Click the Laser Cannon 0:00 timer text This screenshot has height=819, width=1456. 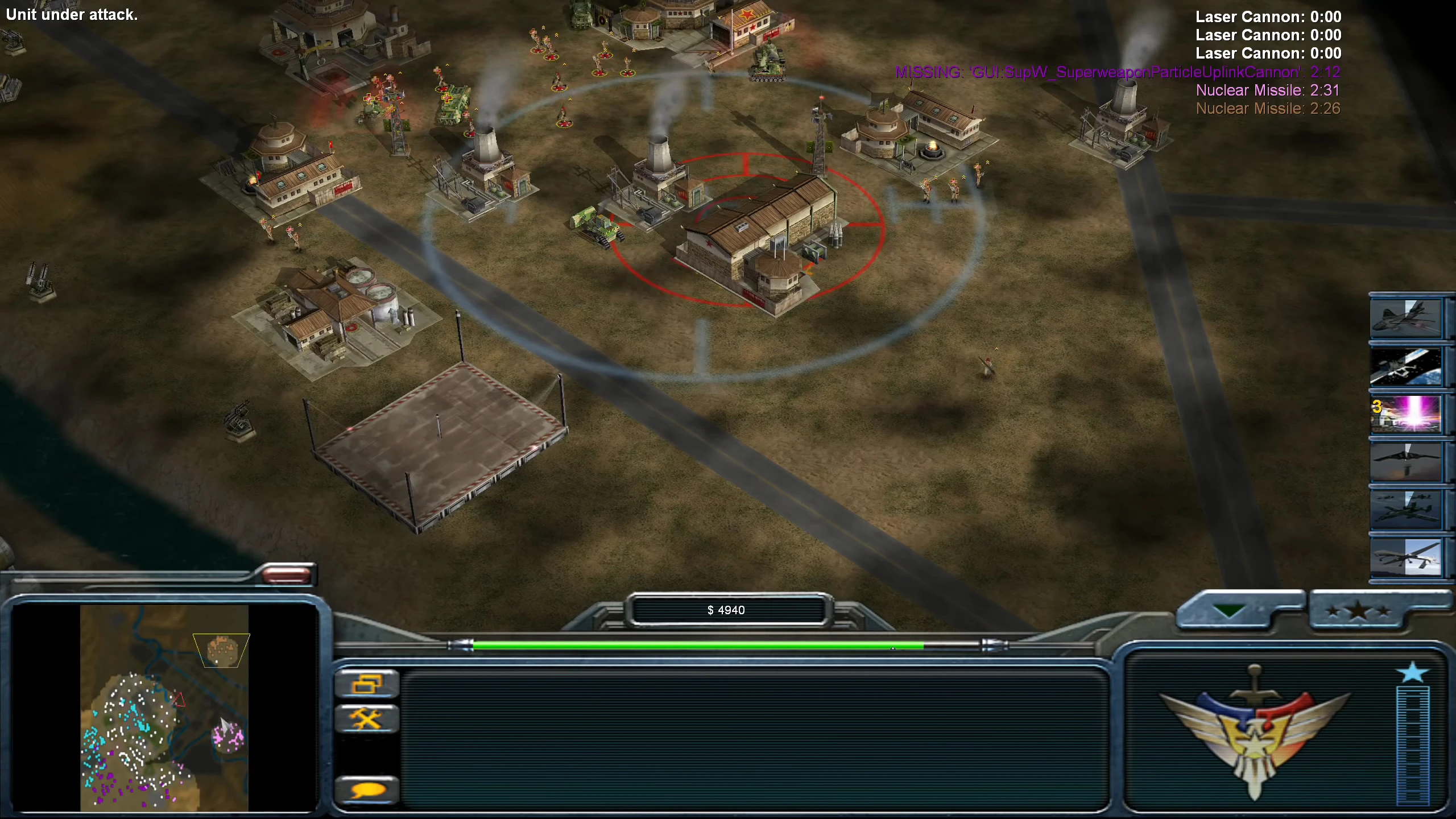(x=1267, y=17)
